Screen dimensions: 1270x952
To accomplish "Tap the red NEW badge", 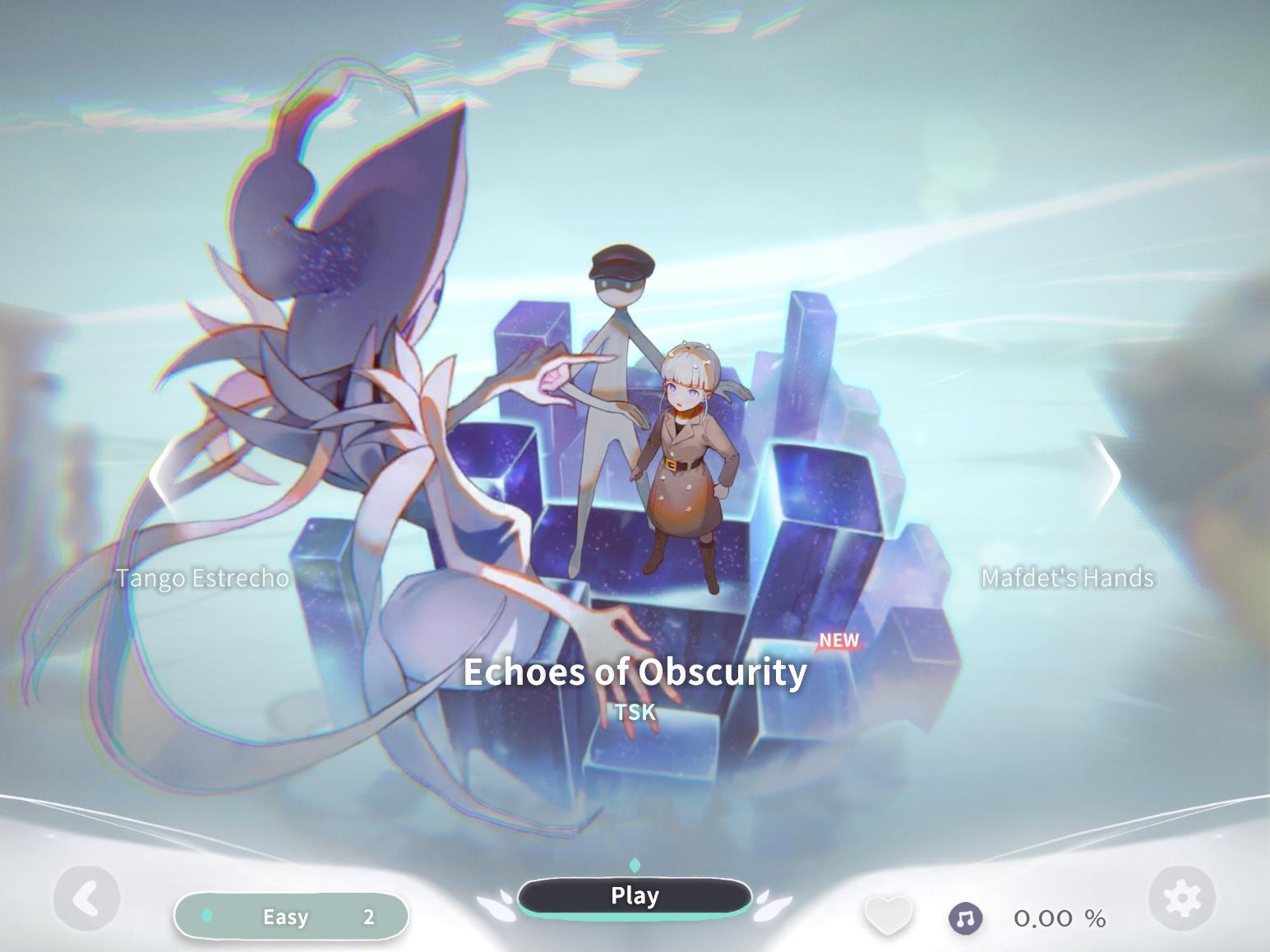I will (x=838, y=641).
